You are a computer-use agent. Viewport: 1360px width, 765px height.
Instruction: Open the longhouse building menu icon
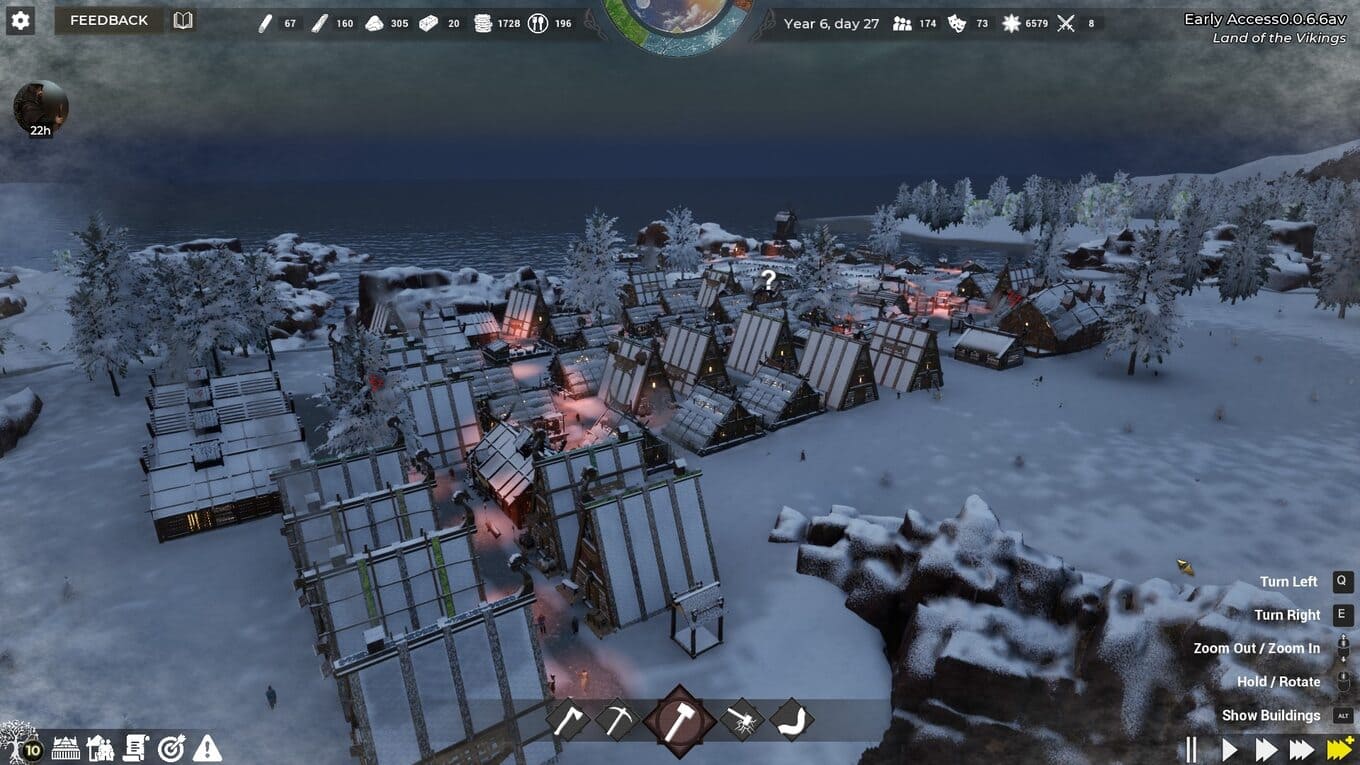tap(65, 747)
